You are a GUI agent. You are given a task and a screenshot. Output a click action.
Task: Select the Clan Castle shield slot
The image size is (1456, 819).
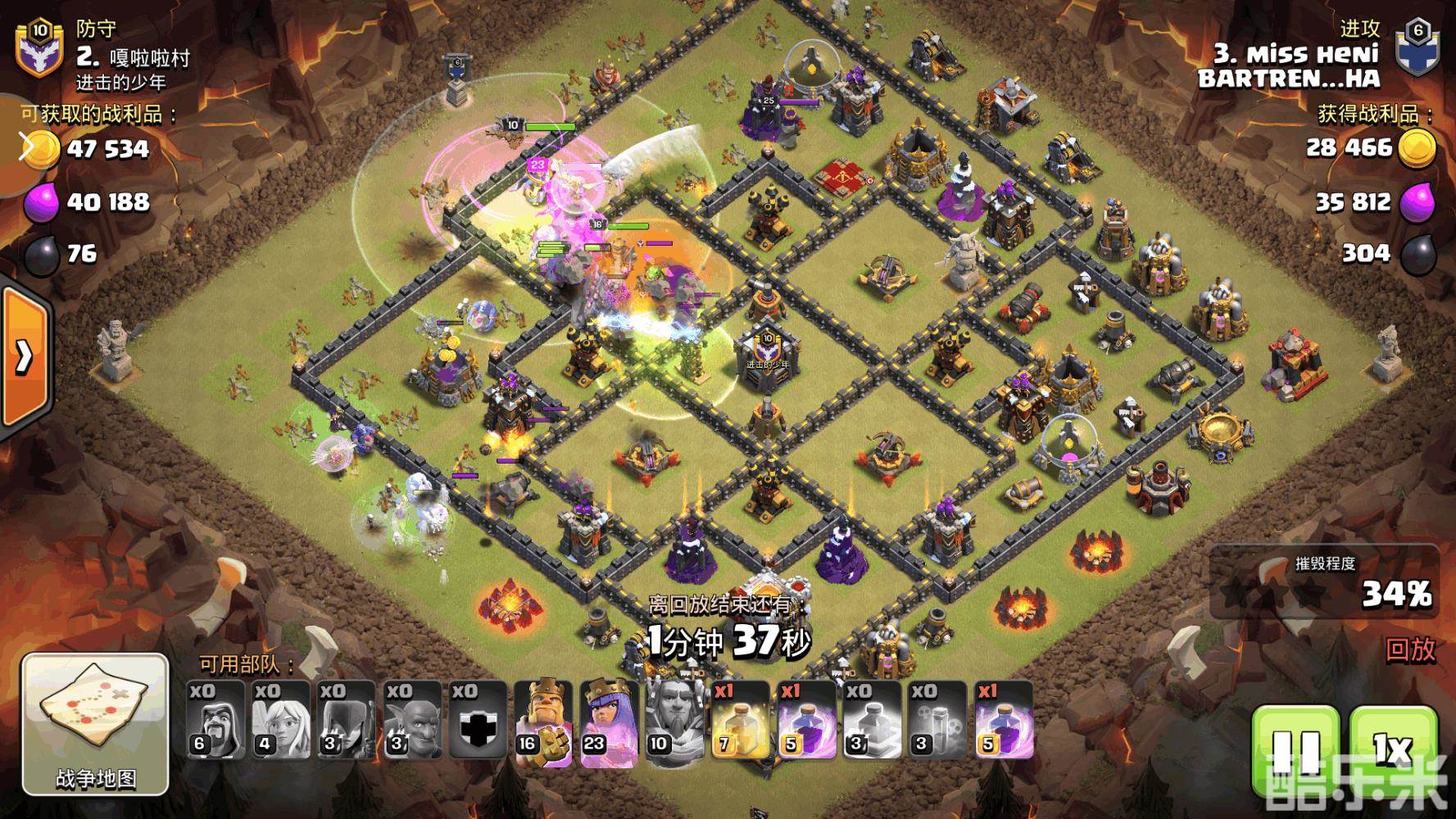(x=478, y=721)
